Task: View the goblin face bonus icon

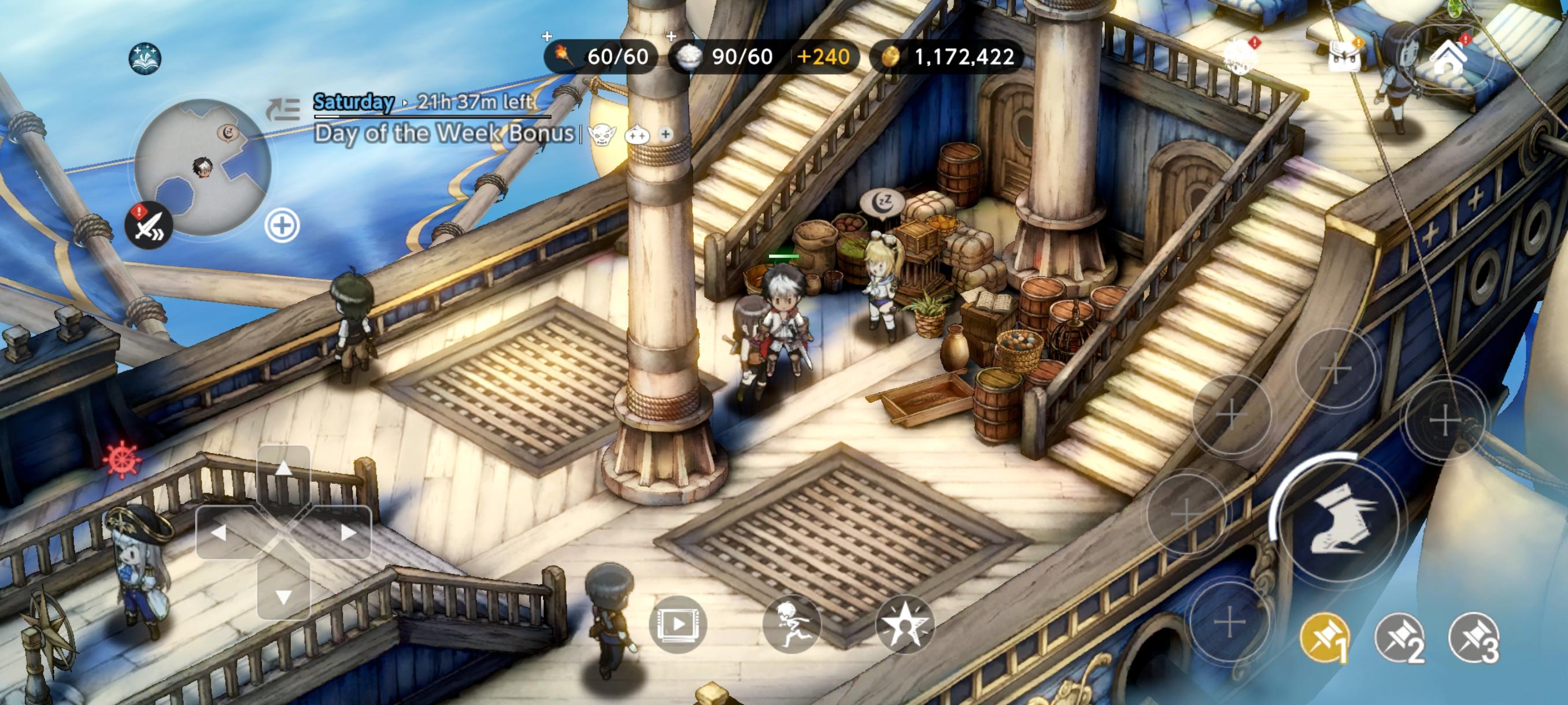Action: 601,135
